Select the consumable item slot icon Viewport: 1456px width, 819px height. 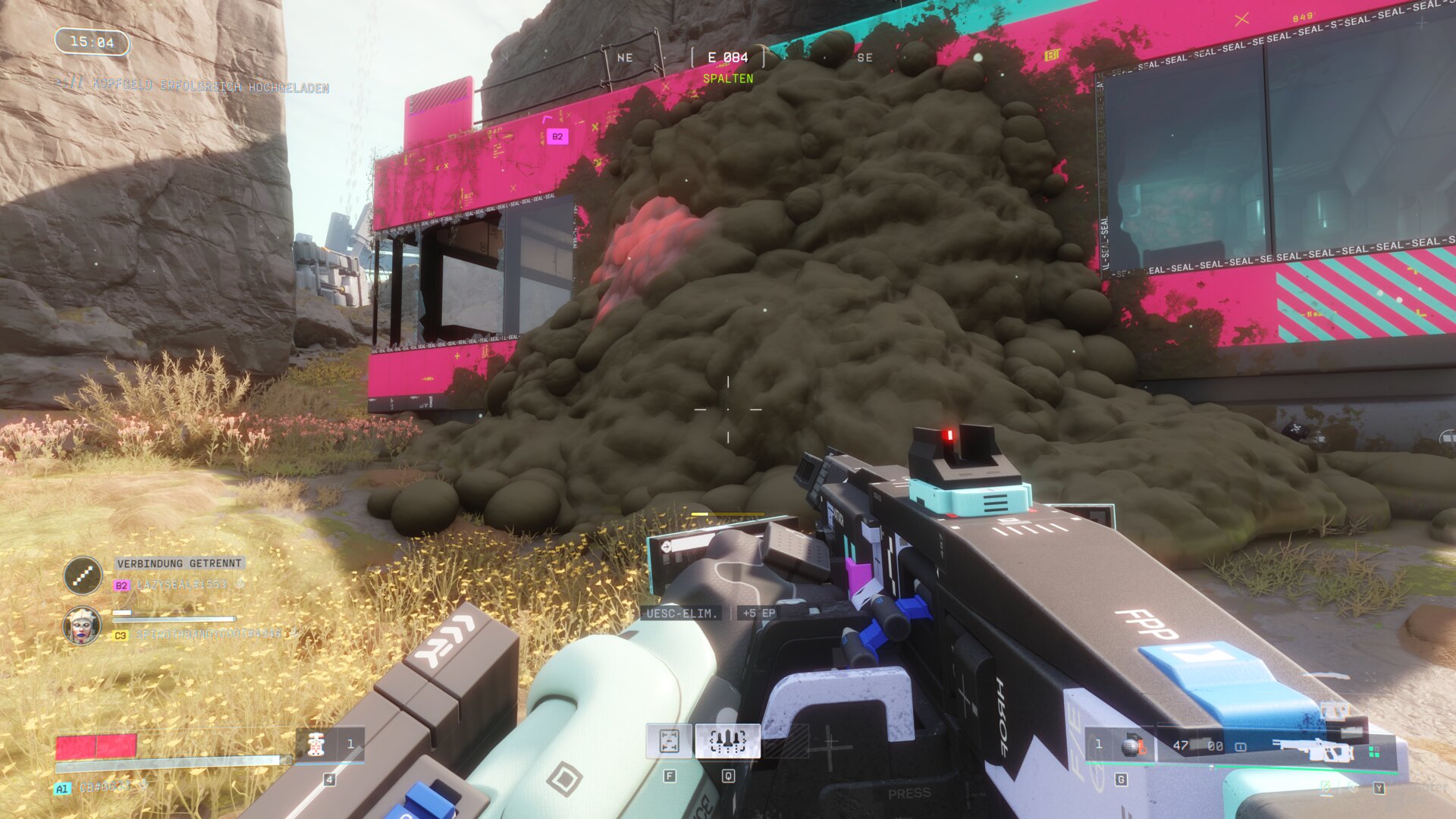coord(317,745)
